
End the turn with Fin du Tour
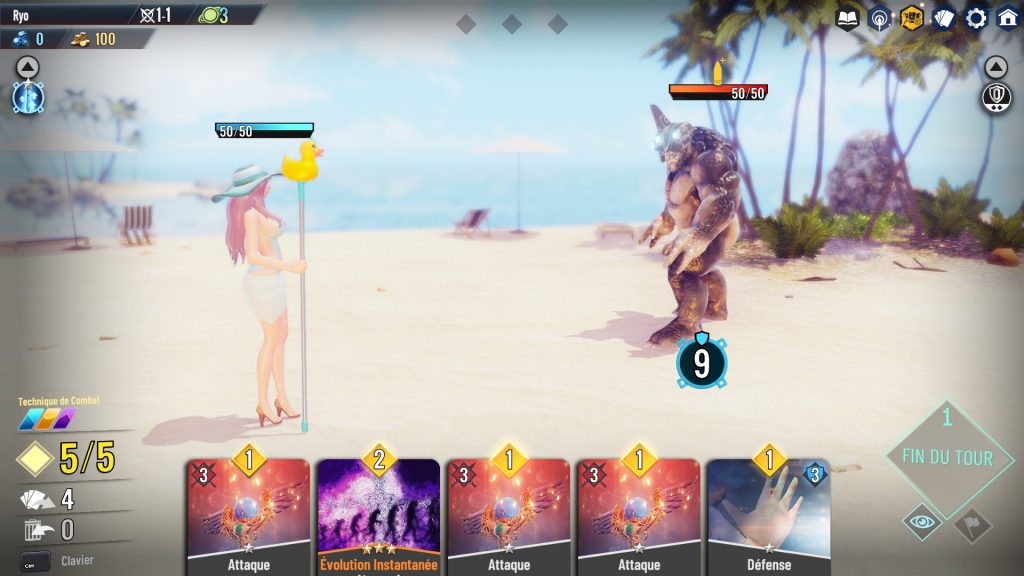pos(947,457)
